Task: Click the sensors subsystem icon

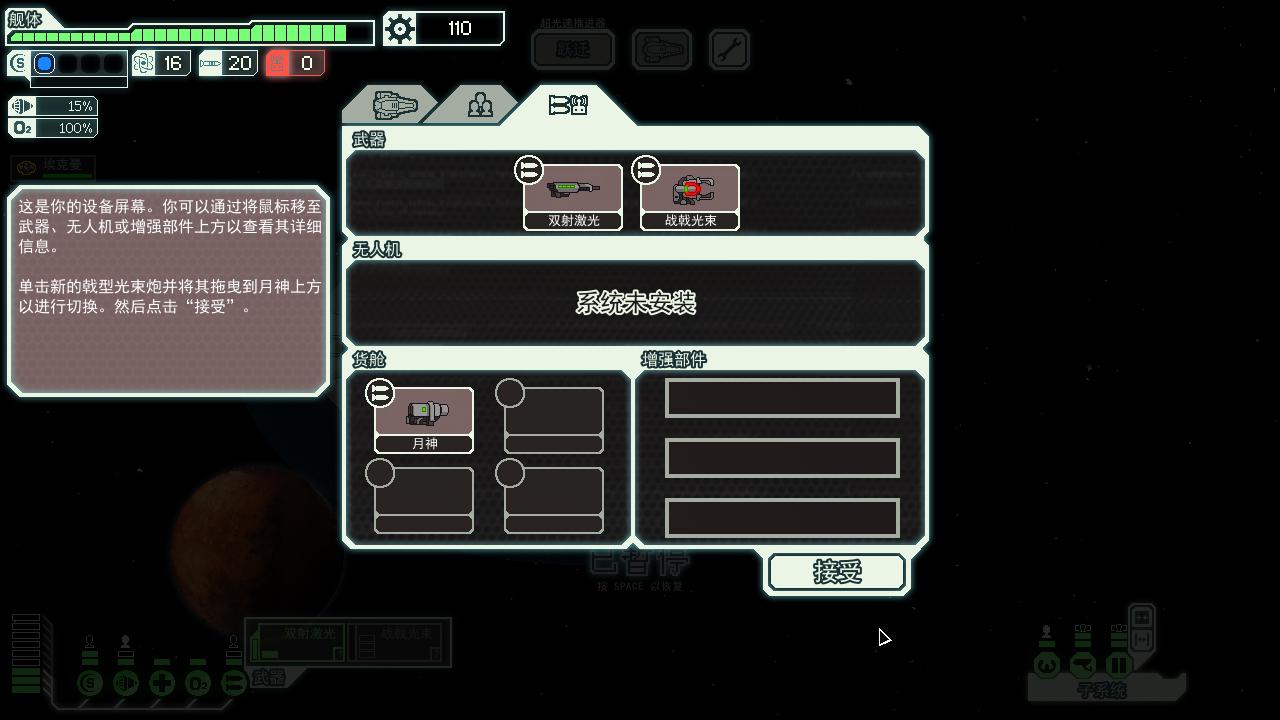Action: tap(1083, 664)
